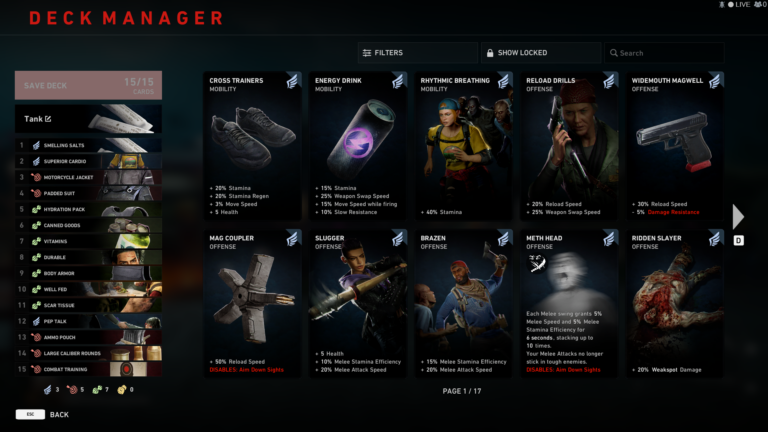
Task: Go to the next card page arrow
Action: (x=738, y=217)
